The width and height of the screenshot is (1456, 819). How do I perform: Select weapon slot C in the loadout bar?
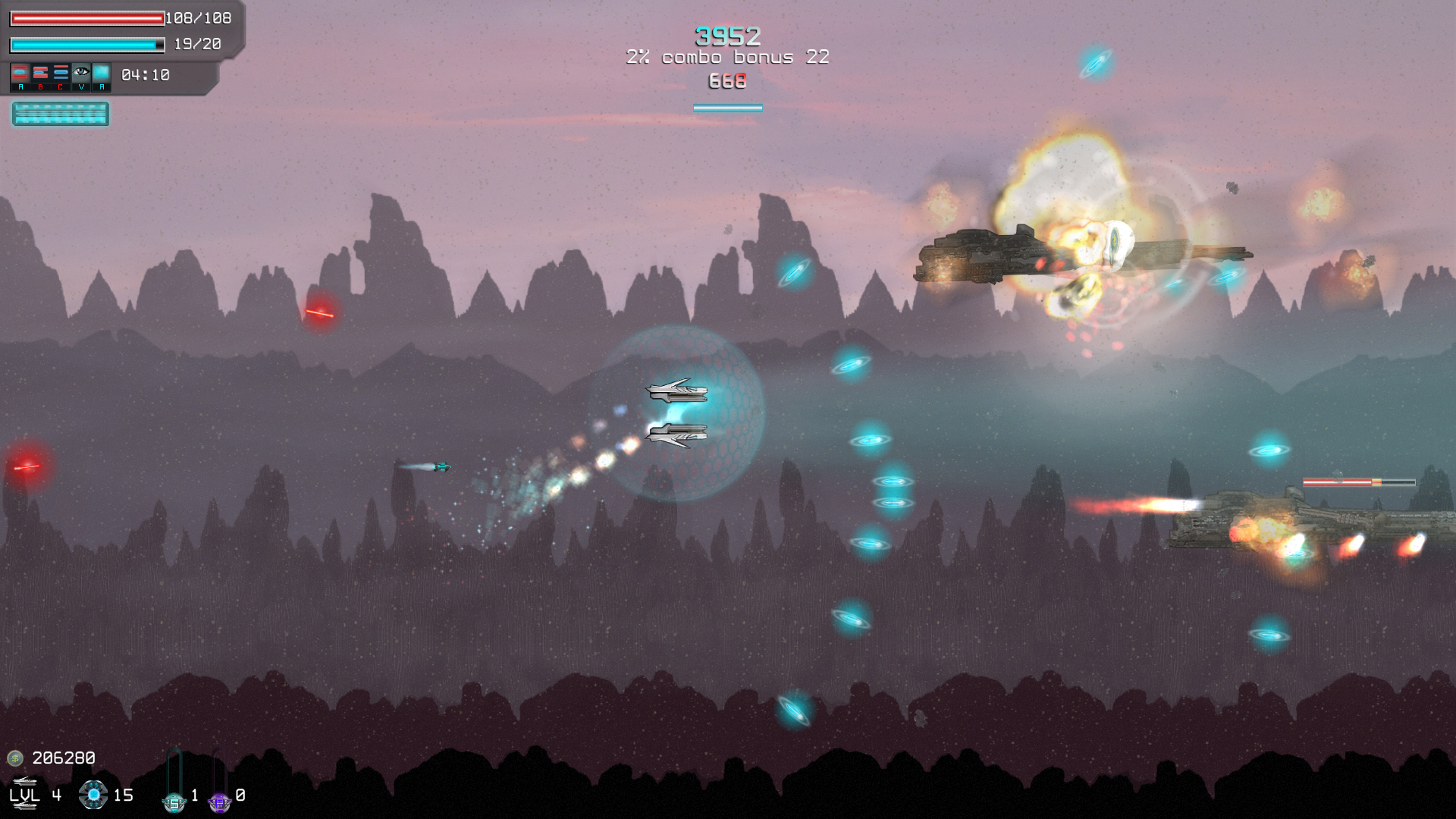[x=61, y=72]
